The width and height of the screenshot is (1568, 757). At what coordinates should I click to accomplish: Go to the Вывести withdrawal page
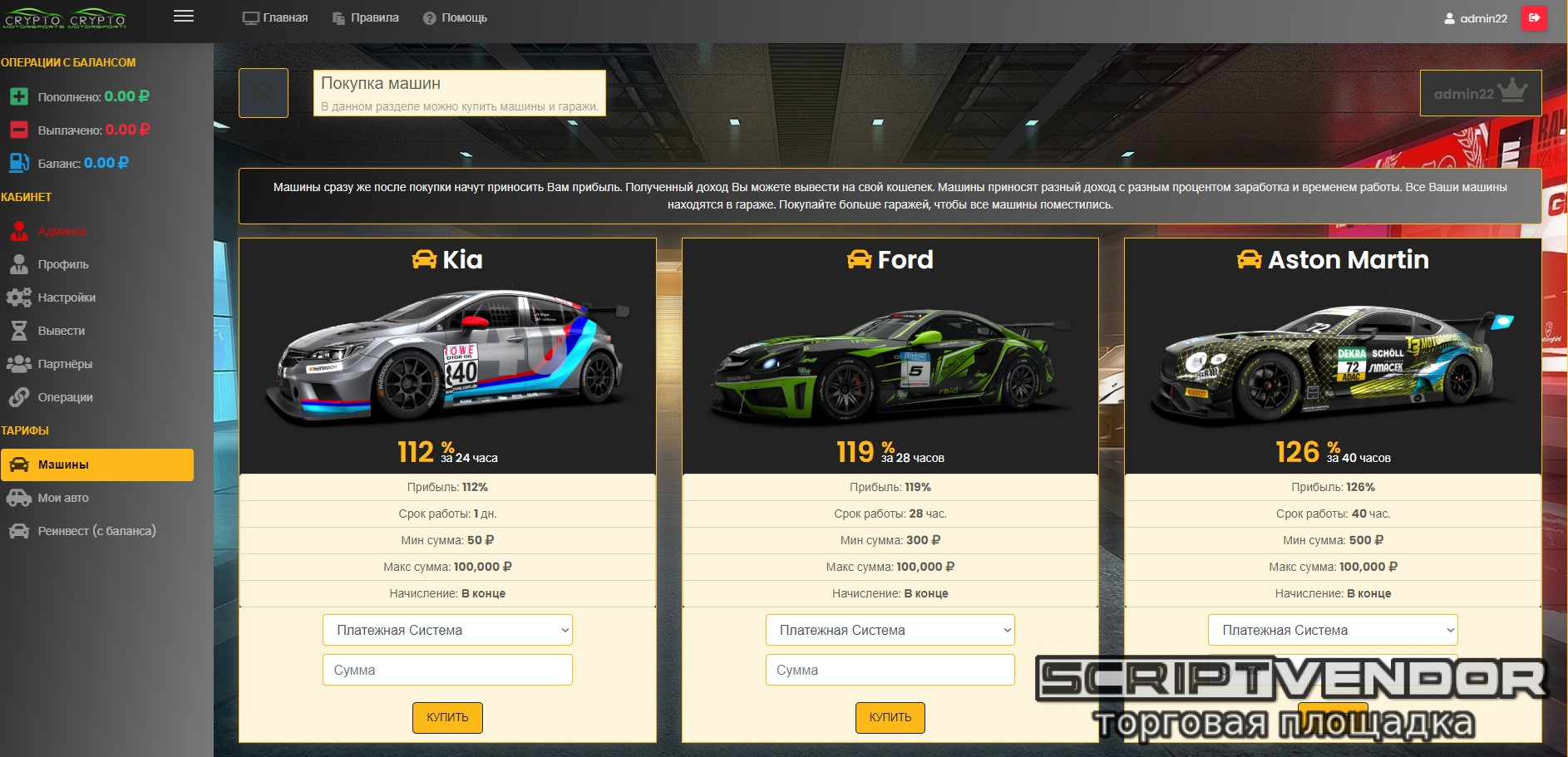pyautogui.click(x=62, y=331)
